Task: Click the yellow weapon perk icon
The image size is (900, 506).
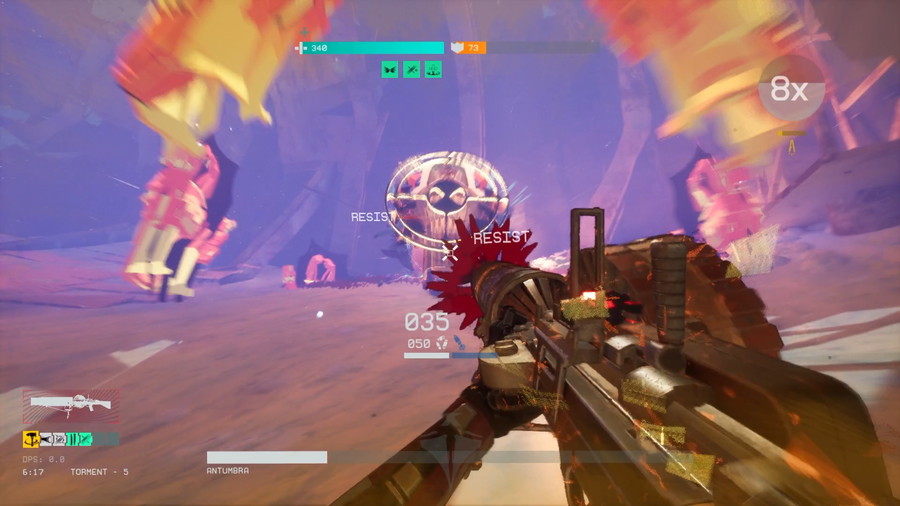Action: 31,438
